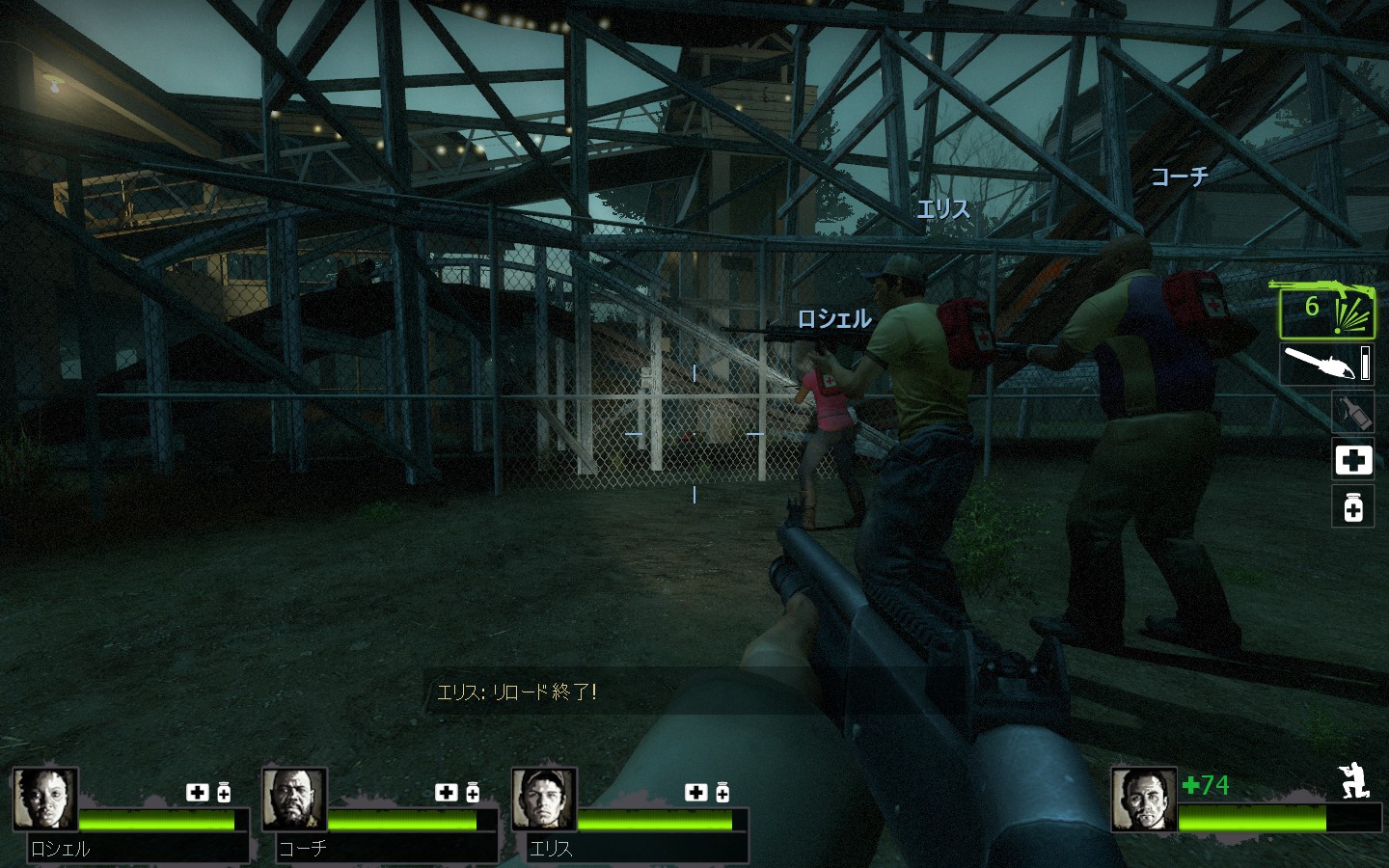Click ロシェル's first aid kit icon
The width and height of the screenshot is (1389, 868).
coord(198,793)
